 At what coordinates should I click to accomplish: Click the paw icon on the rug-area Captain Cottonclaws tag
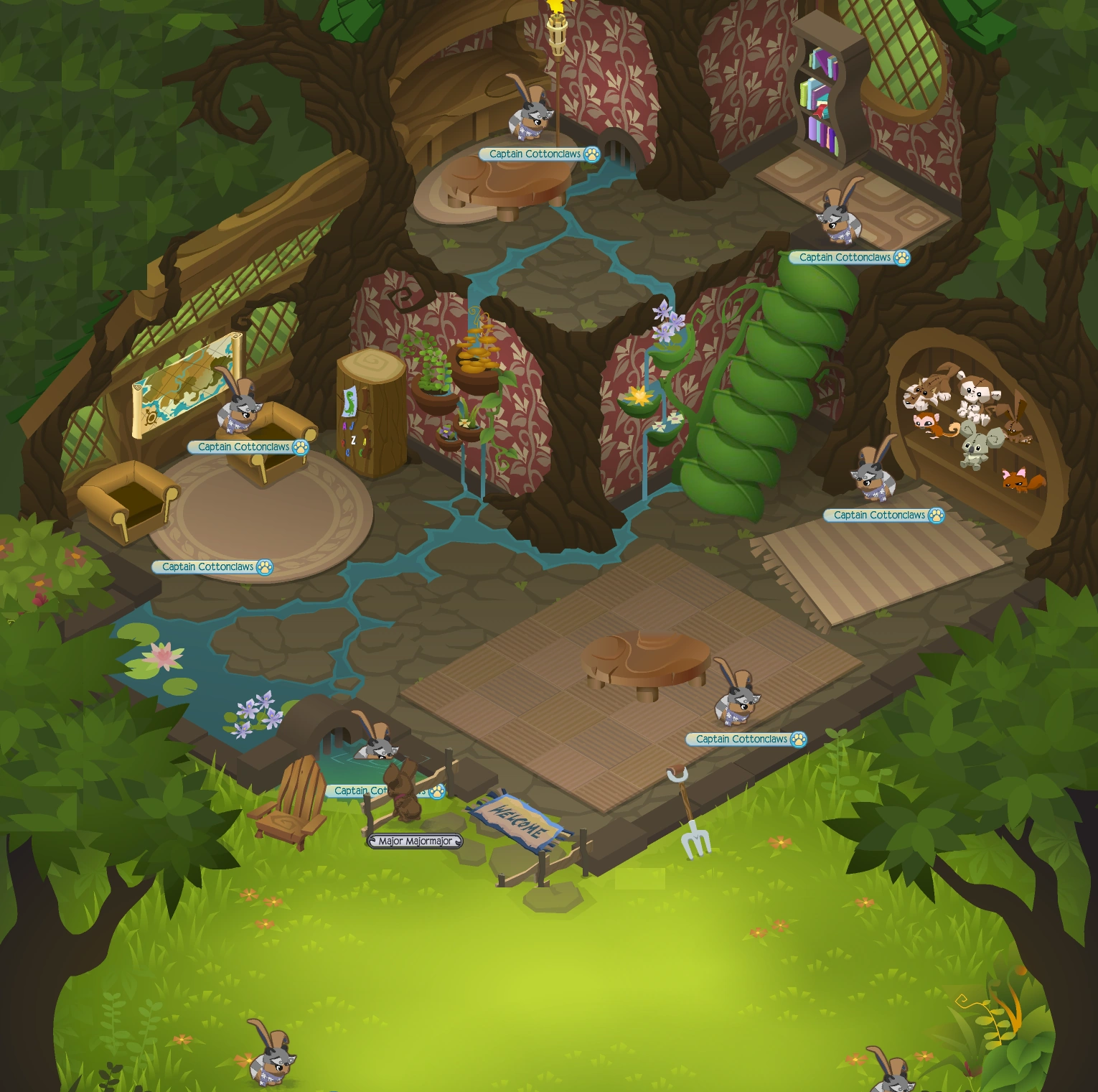coord(264,566)
